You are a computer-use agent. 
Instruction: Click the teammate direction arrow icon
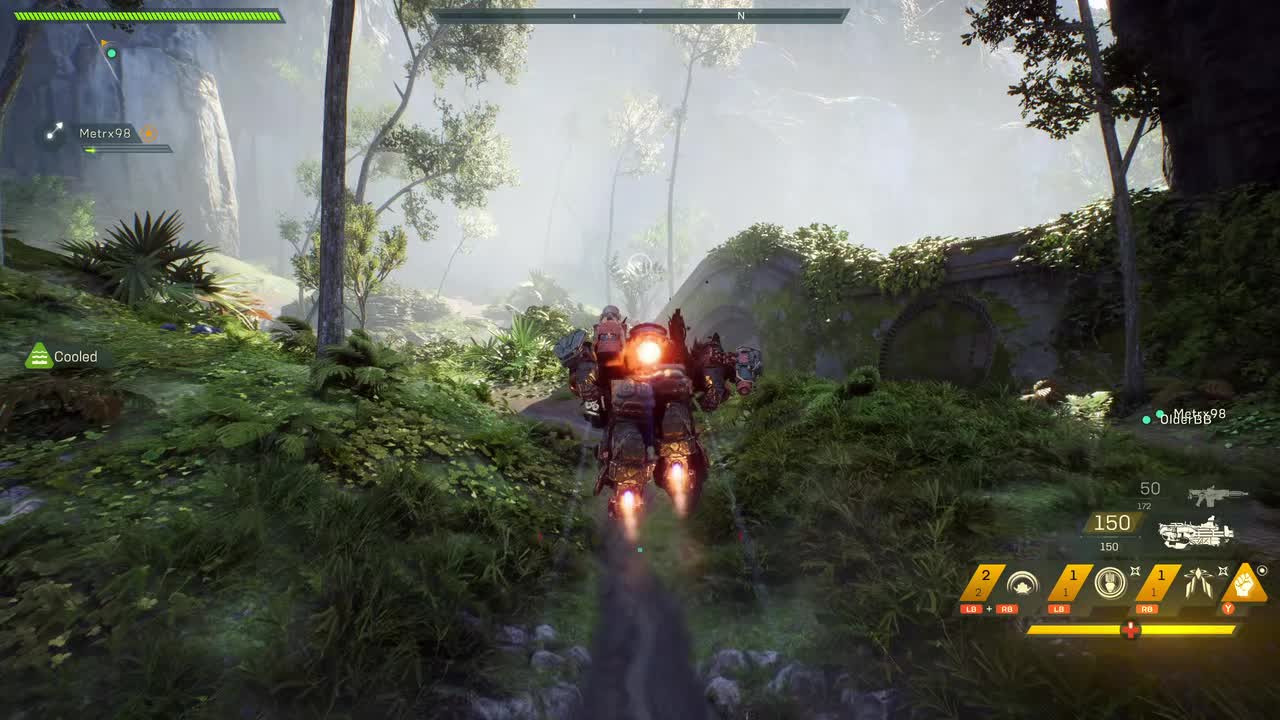tap(53, 130)
